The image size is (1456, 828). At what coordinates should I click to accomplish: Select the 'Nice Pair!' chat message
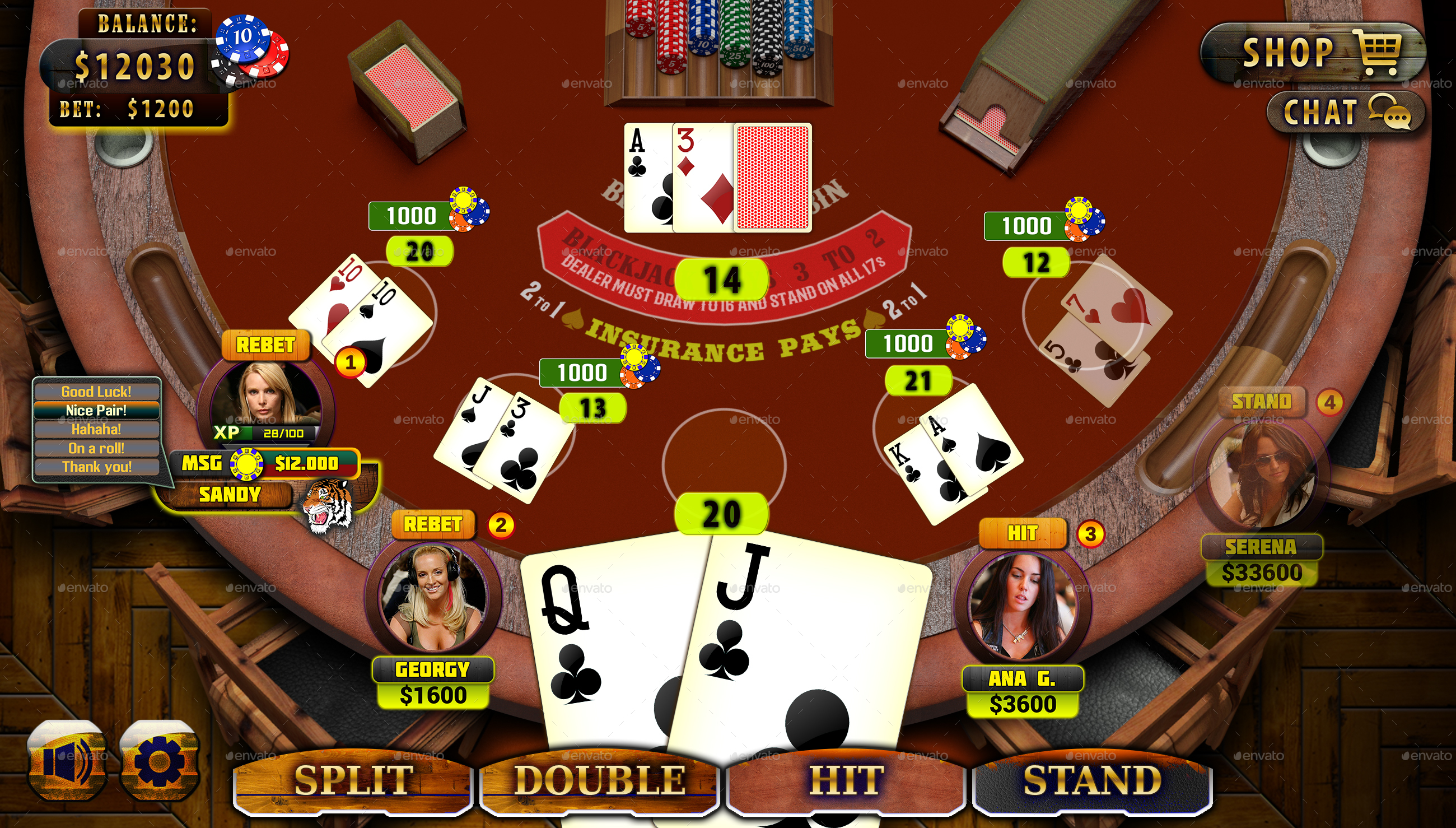97,410
